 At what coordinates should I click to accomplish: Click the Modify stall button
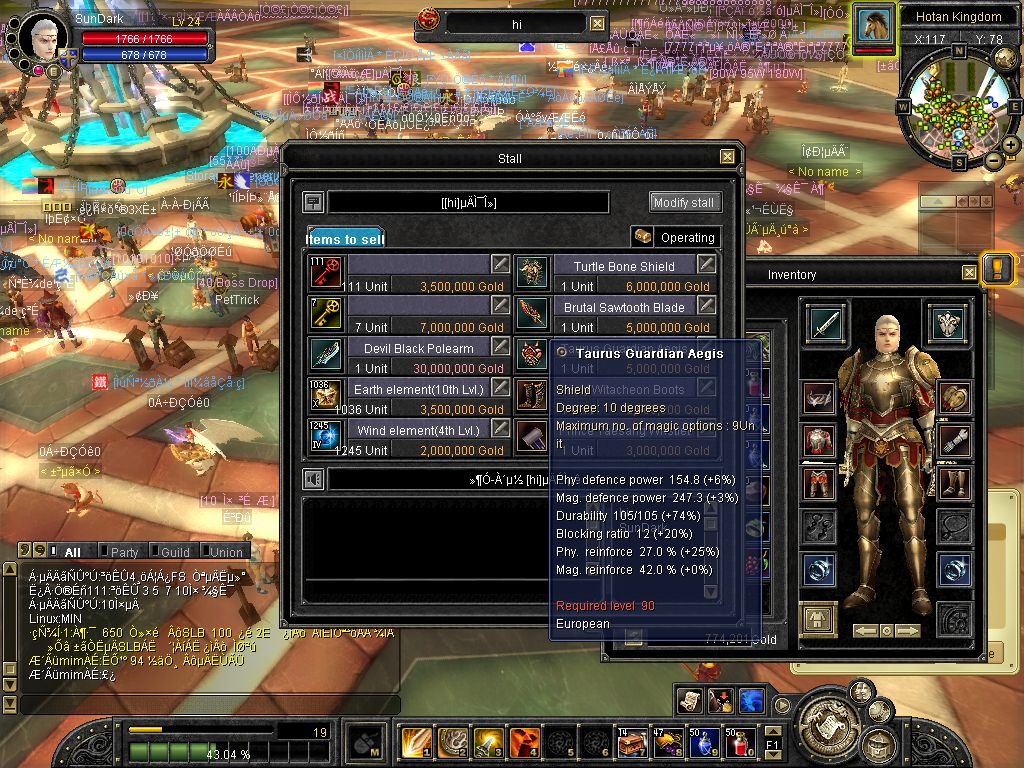click(684, 202)
